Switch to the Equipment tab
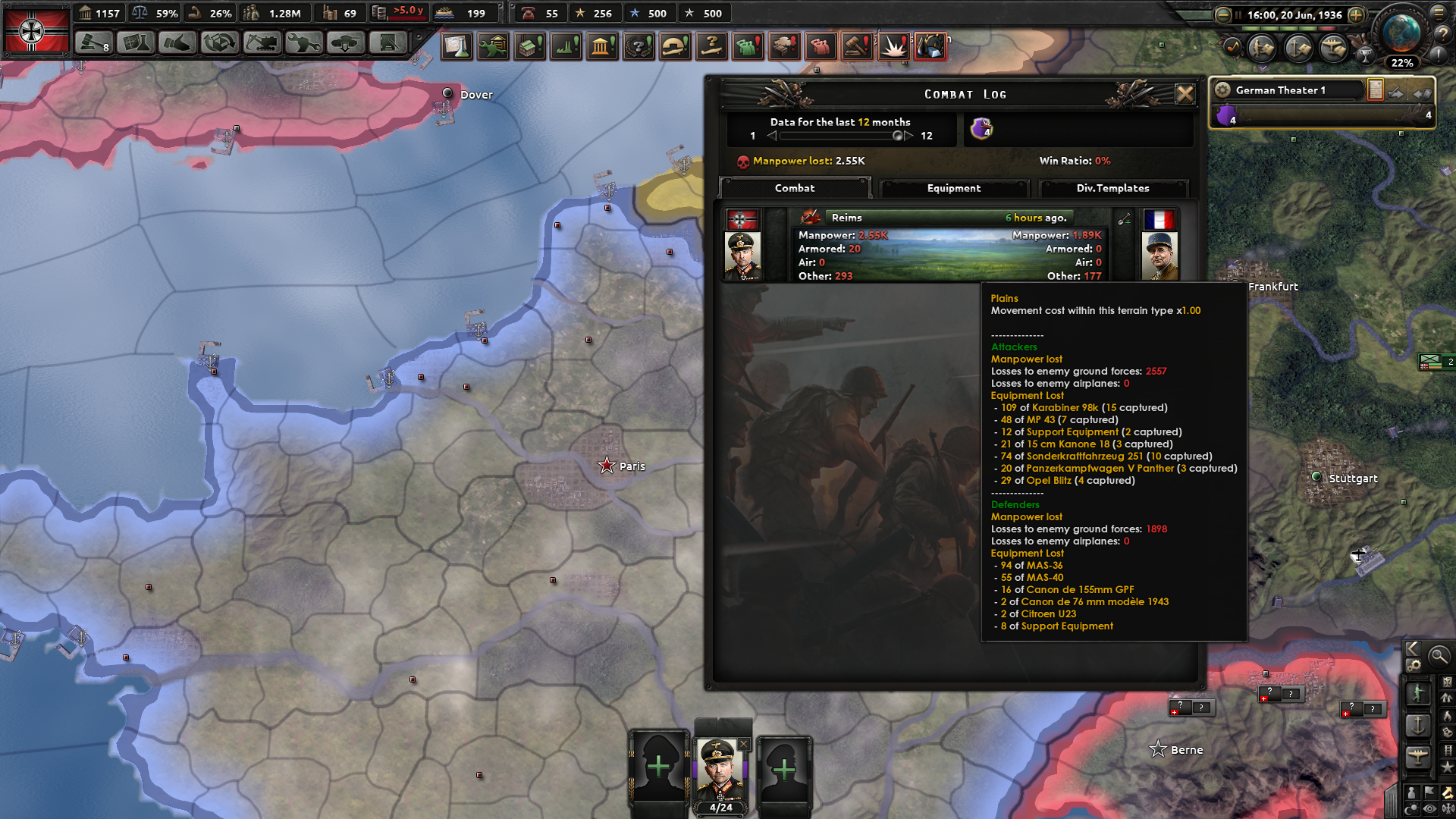The image size is (1456, 819). pyautogui.click(x=954, y=188)
